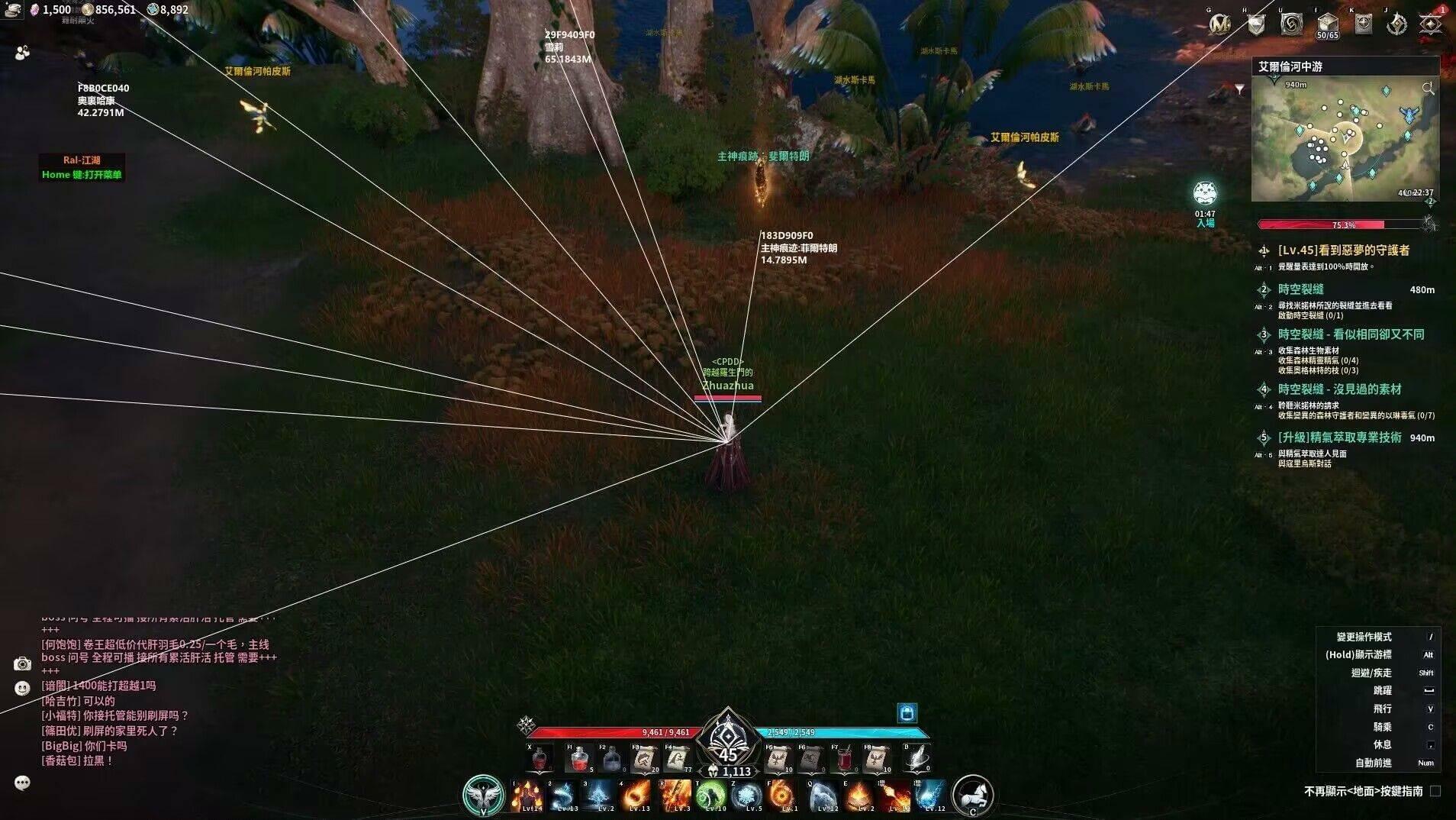Toggle the blue lock icon above the mana bar
Screen dimensions: 1456x820
[x=907, y=713]
